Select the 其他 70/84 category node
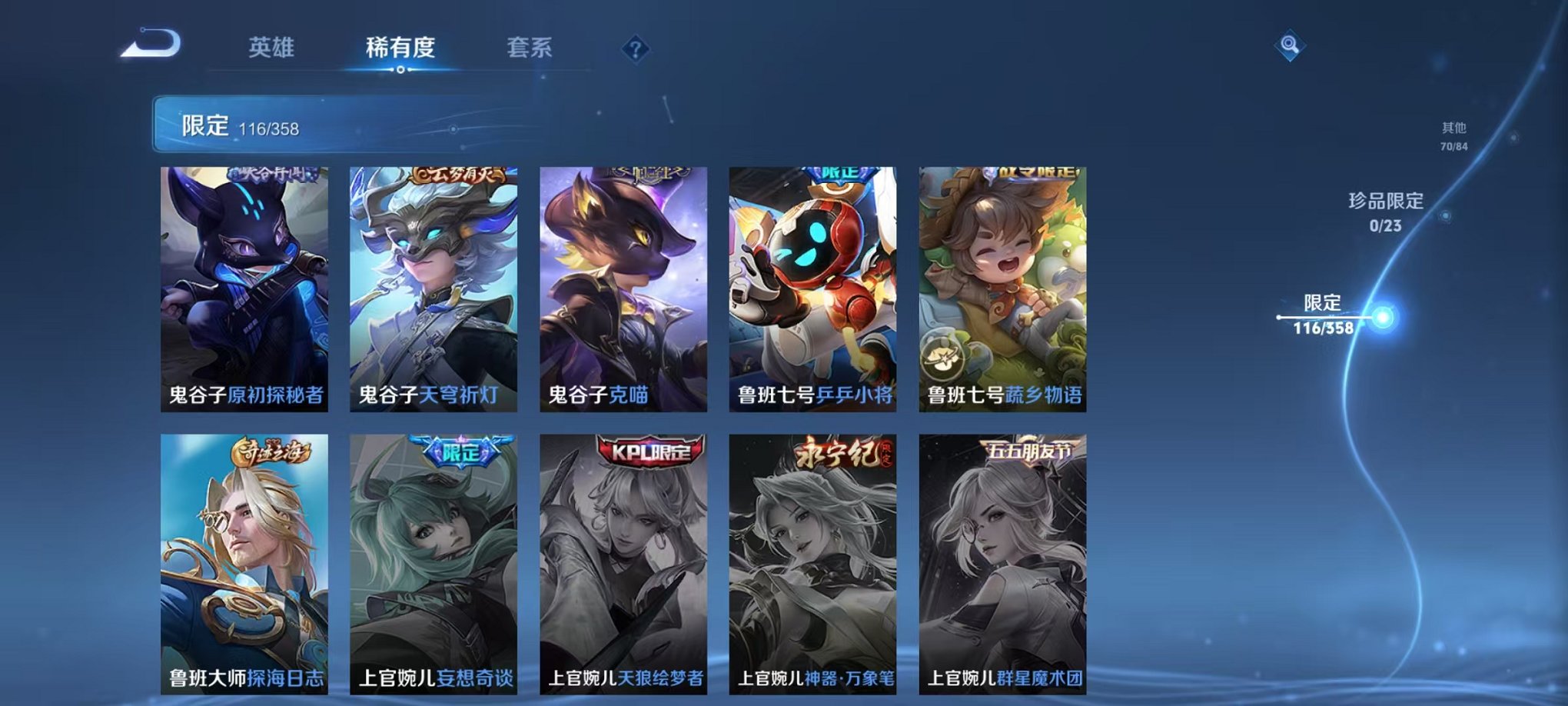 click(1453, 135)
